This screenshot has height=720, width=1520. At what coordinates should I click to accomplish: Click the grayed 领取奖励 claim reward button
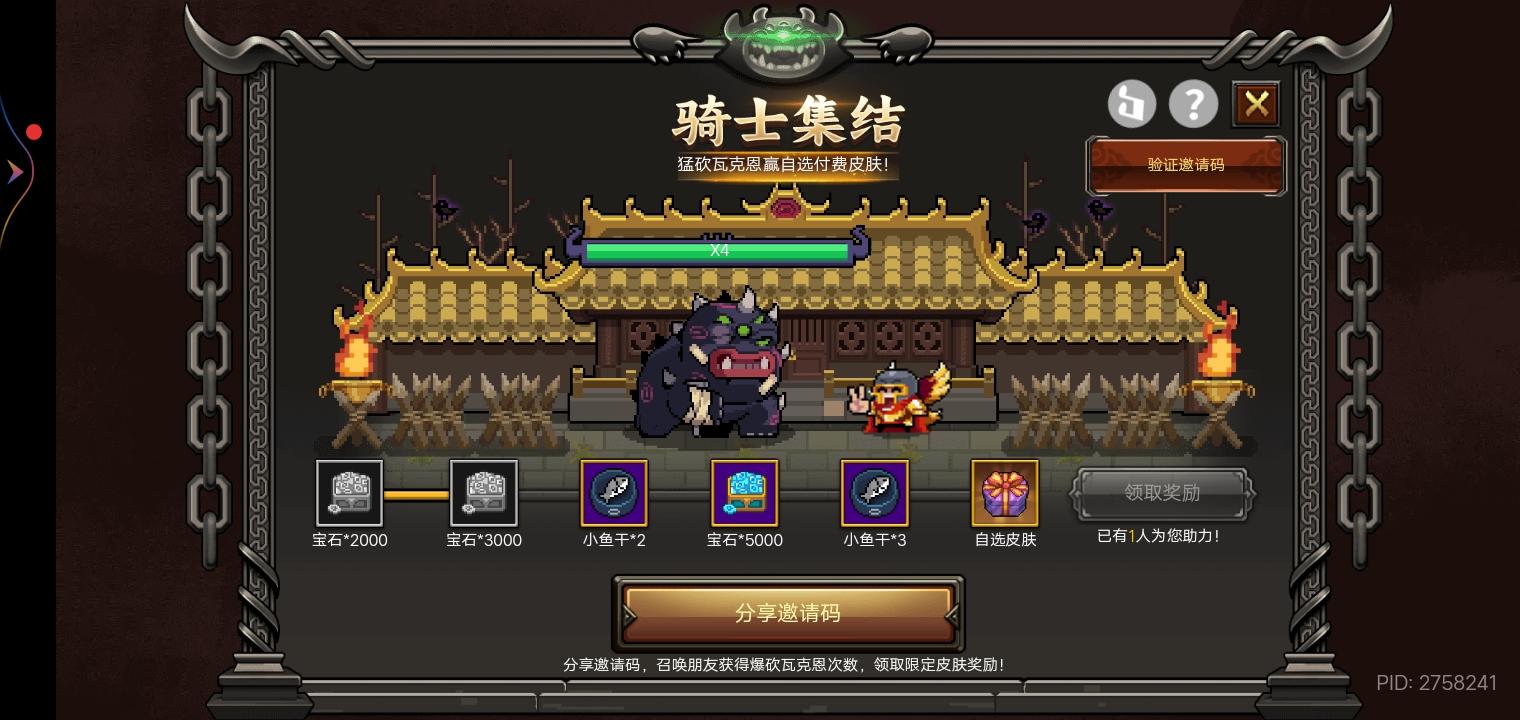[x=1159, y=493]
